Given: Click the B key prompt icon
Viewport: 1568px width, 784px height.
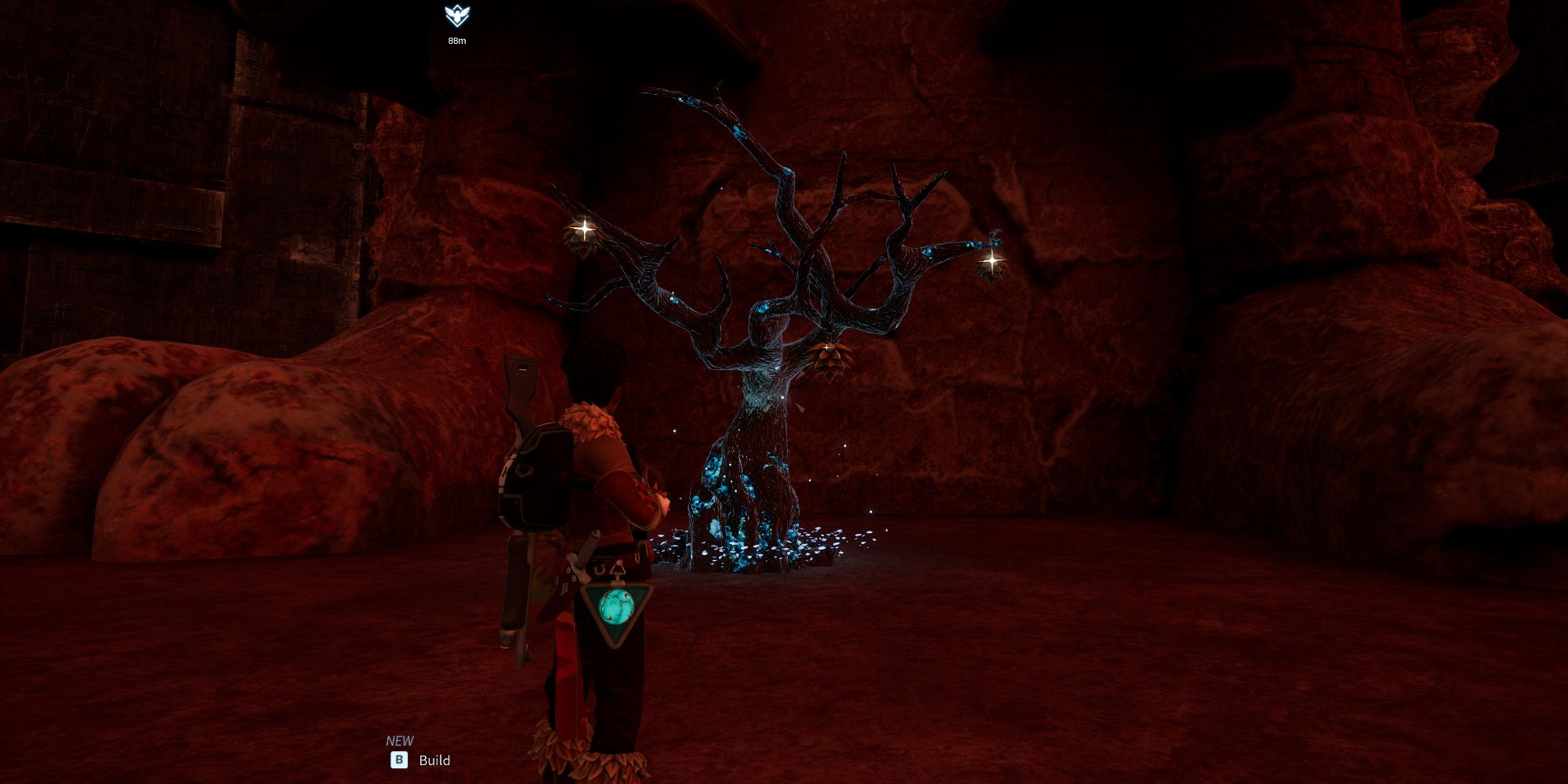Looking at the screenshot, I should click(397, 760).
